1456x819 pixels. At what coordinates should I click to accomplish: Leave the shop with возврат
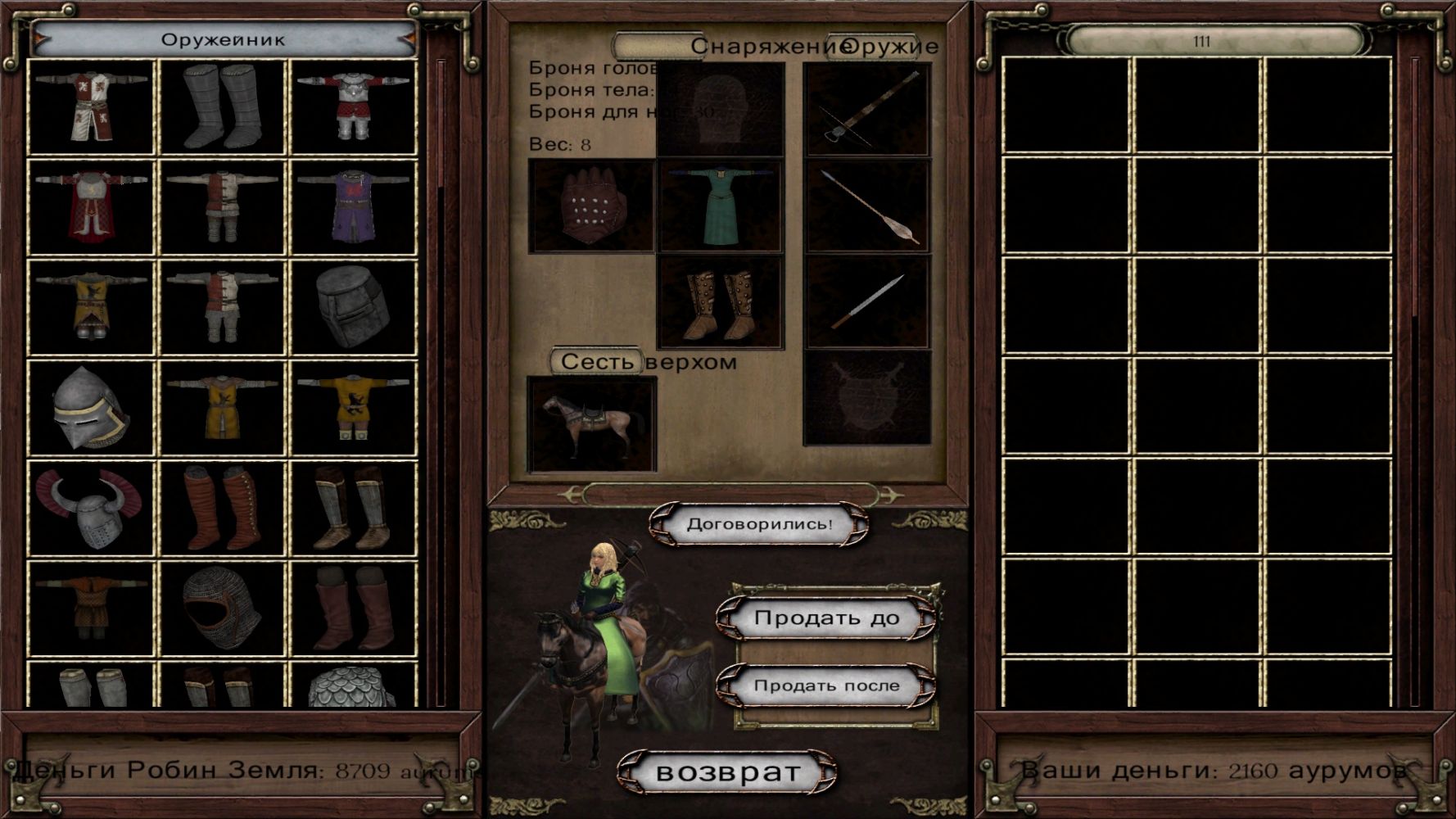[x=727, y=771]
